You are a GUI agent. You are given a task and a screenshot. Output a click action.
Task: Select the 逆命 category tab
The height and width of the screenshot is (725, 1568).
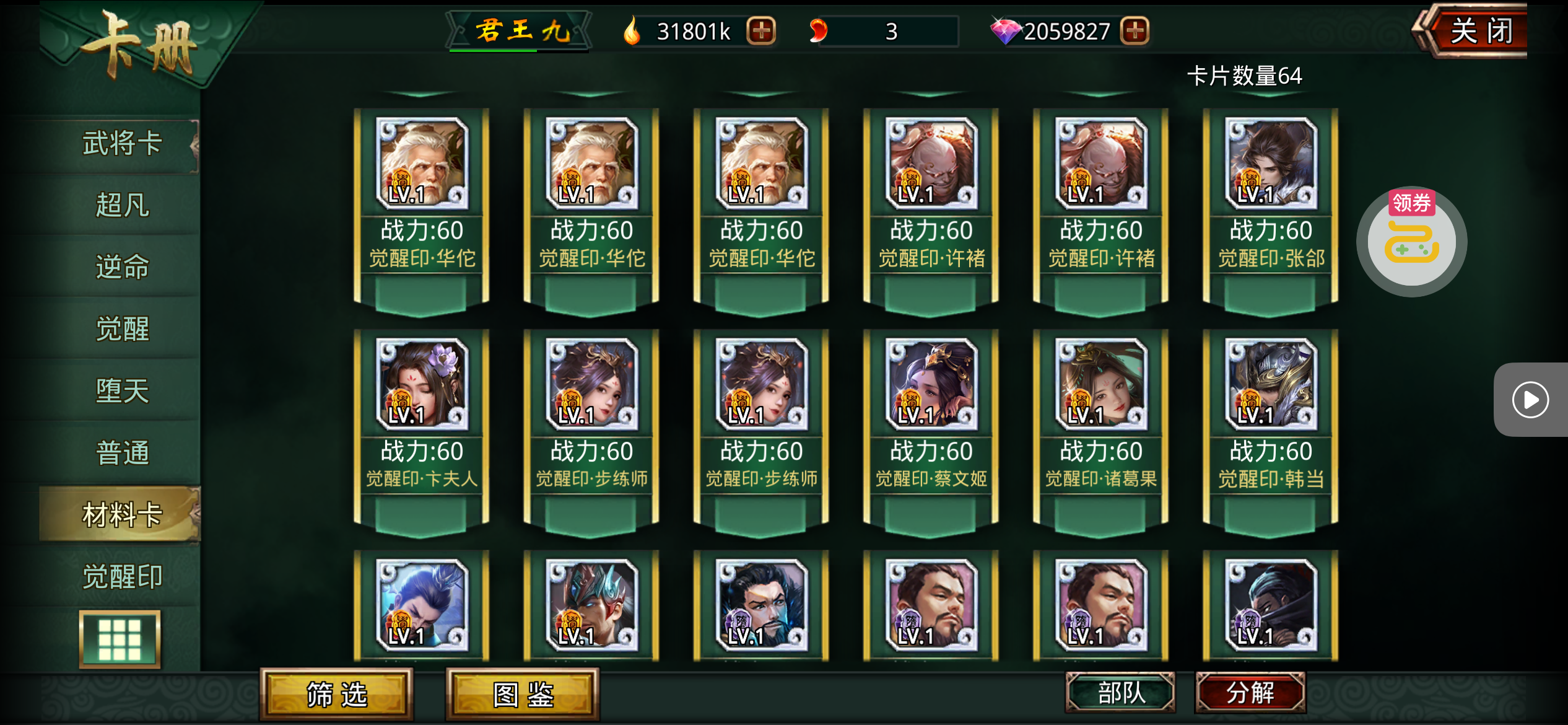(121, 267)
